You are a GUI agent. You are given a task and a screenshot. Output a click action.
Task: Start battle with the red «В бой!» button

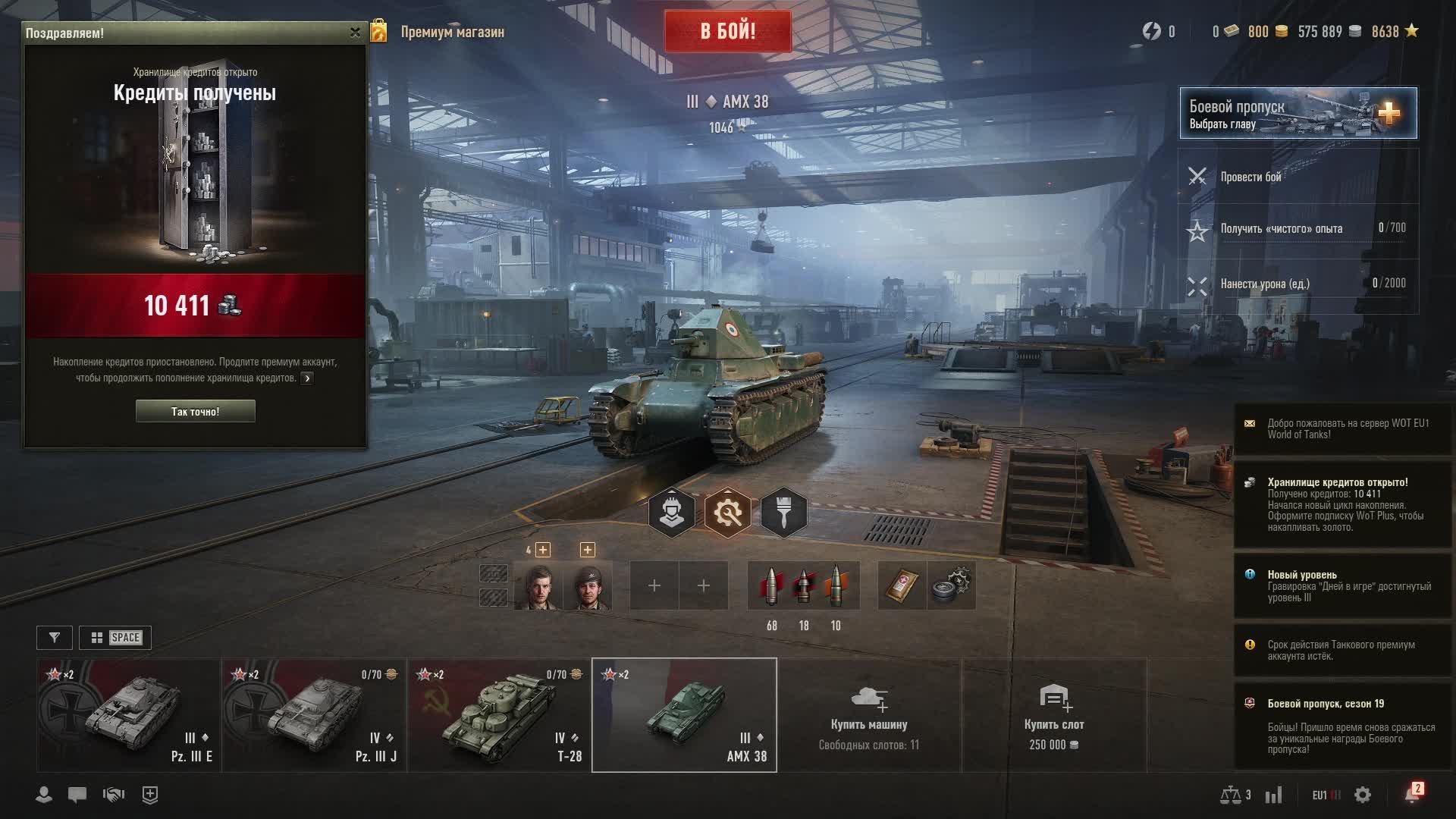click(727, 31)
